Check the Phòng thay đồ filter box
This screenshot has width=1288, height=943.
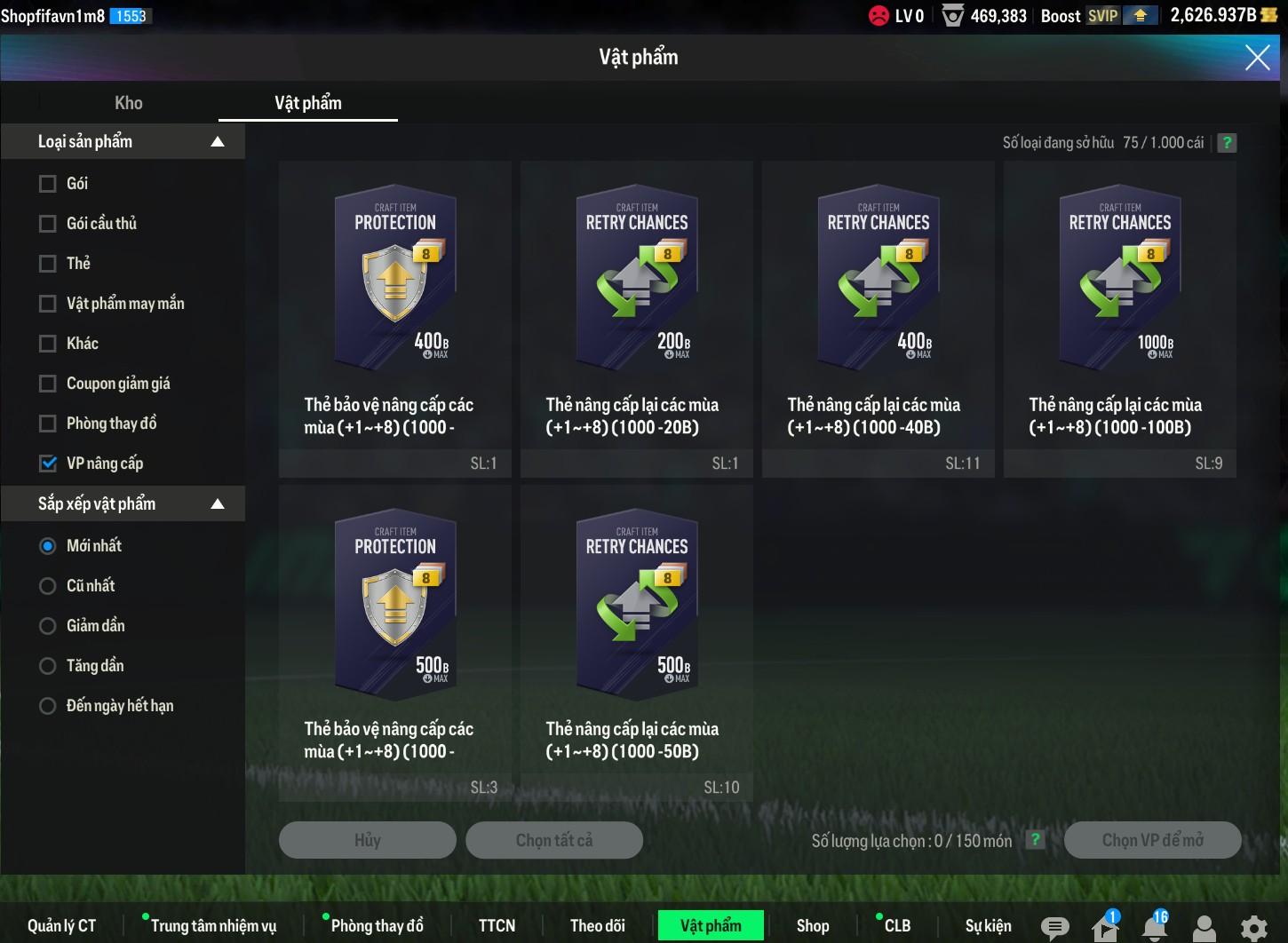coord(48,424)
